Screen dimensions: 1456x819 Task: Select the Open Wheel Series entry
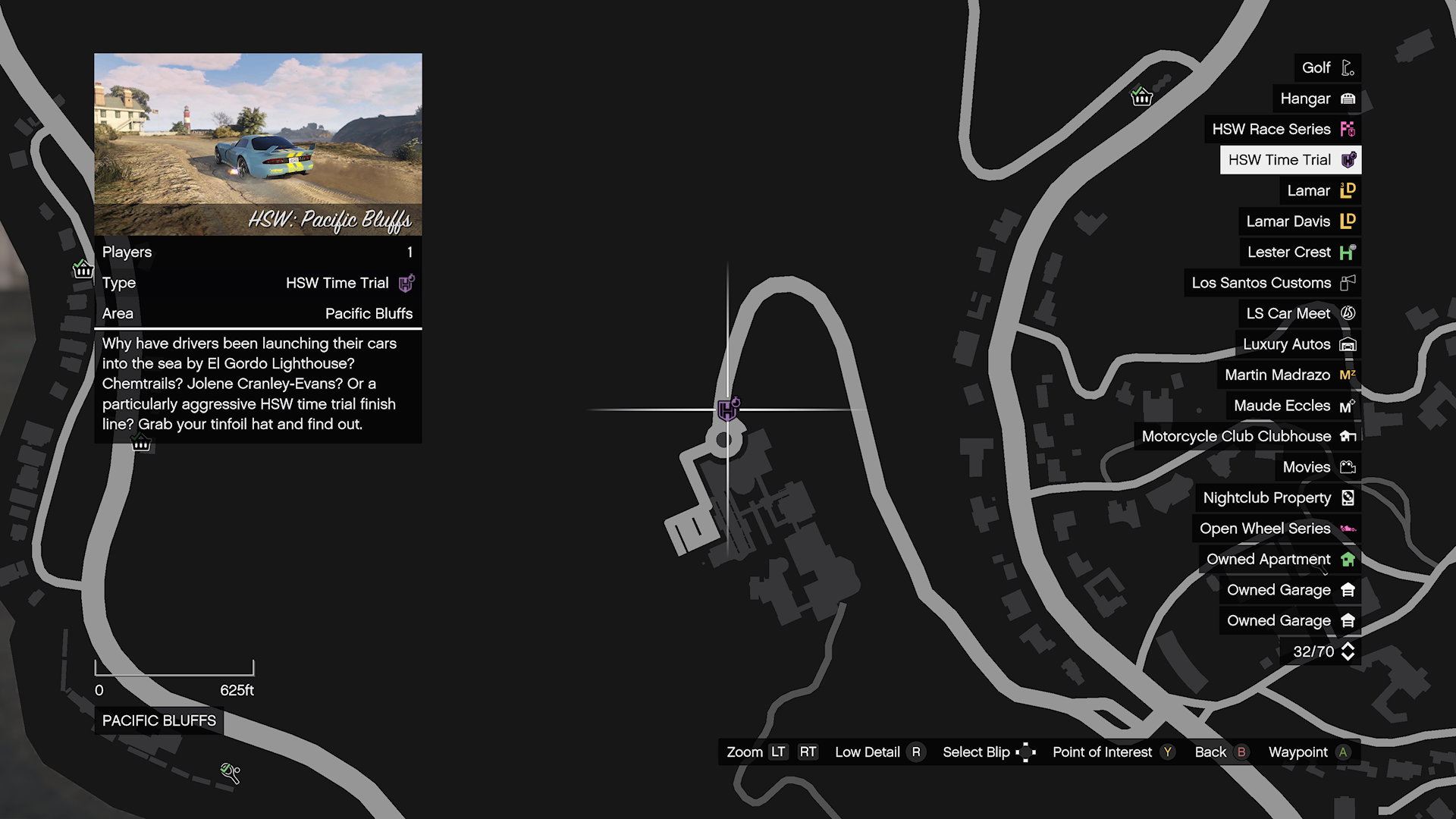click(x=1276, y=529)
